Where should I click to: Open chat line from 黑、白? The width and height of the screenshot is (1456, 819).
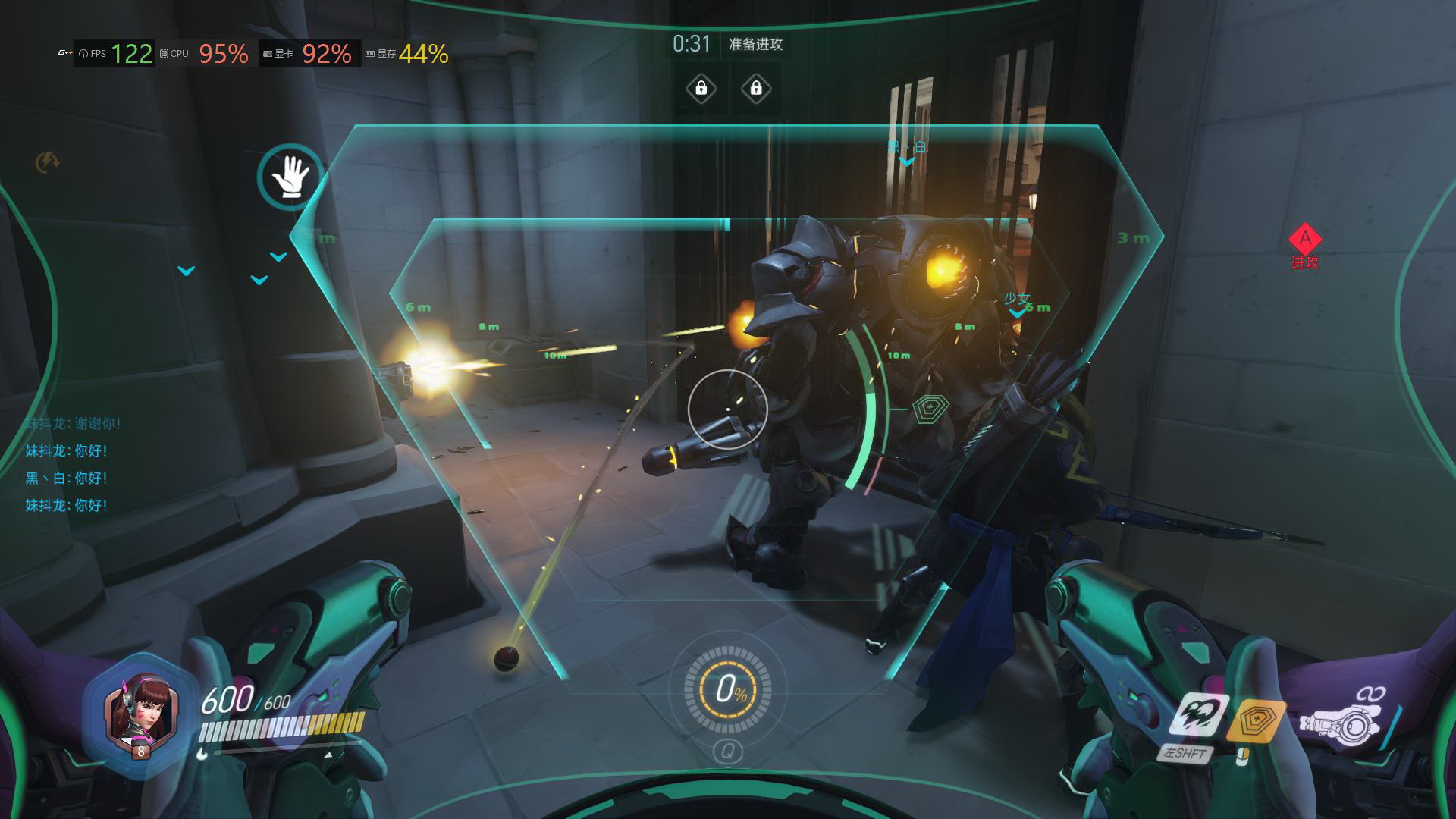coord(67,479)
